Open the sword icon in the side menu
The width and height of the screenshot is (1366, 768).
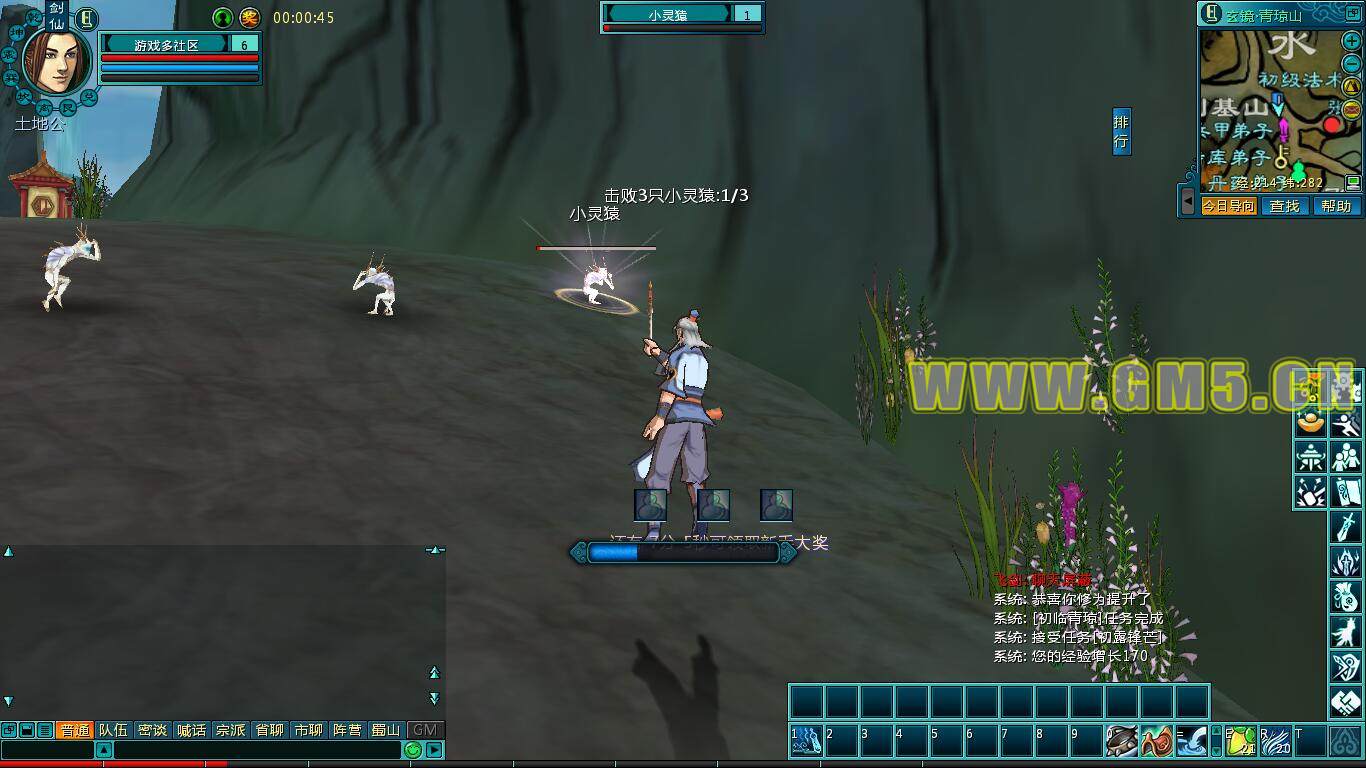(x=1345, y=525)
